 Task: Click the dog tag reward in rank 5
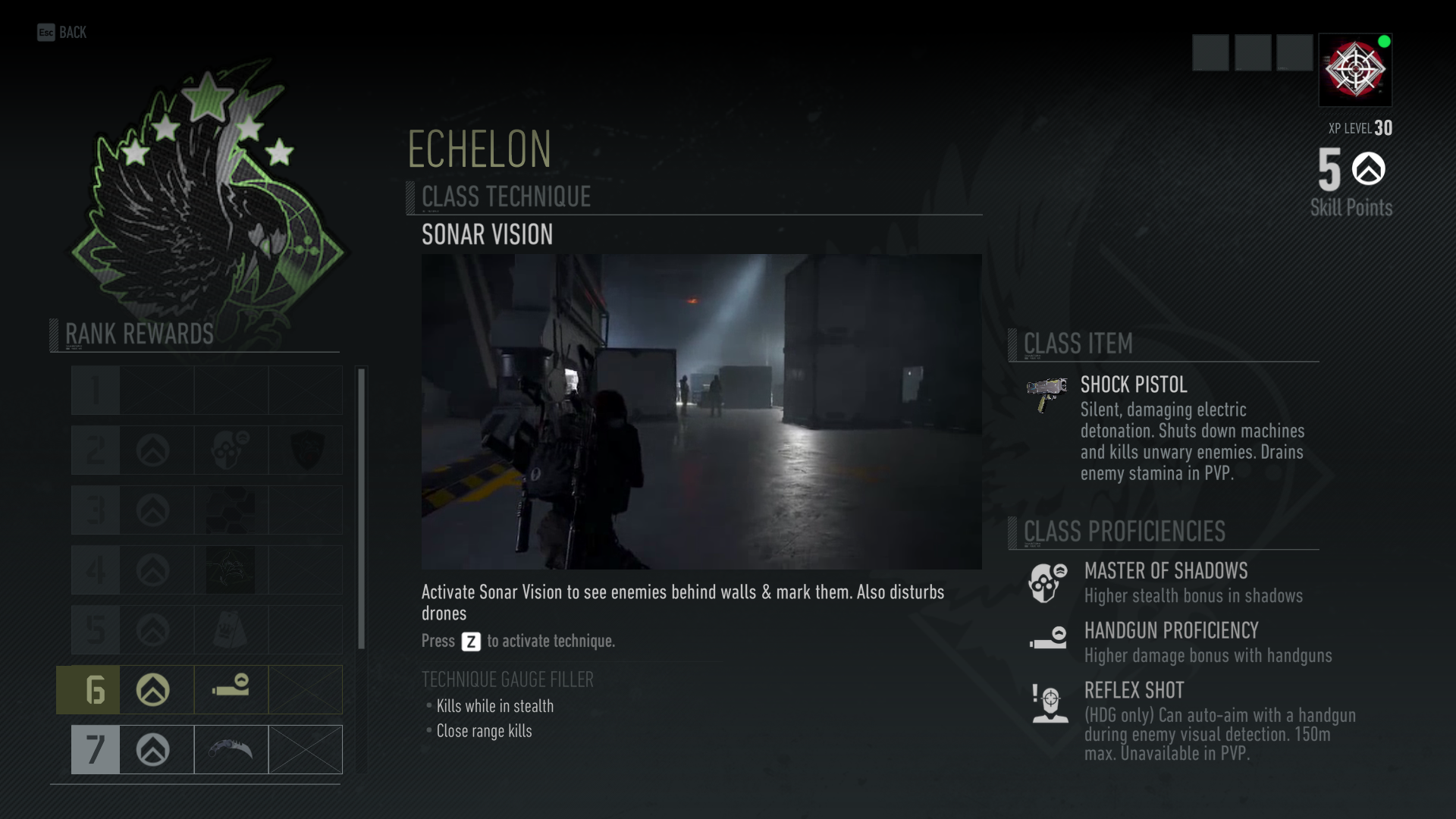(x=231, y=629)
